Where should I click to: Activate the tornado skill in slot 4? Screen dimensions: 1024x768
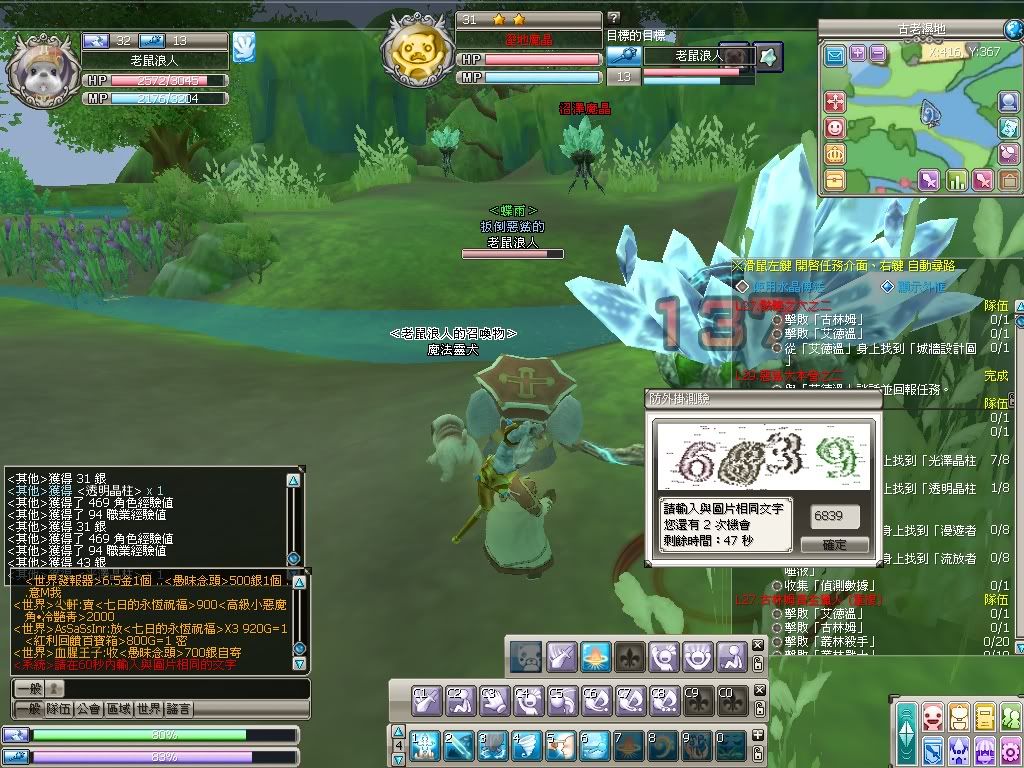tap(528, 745)
